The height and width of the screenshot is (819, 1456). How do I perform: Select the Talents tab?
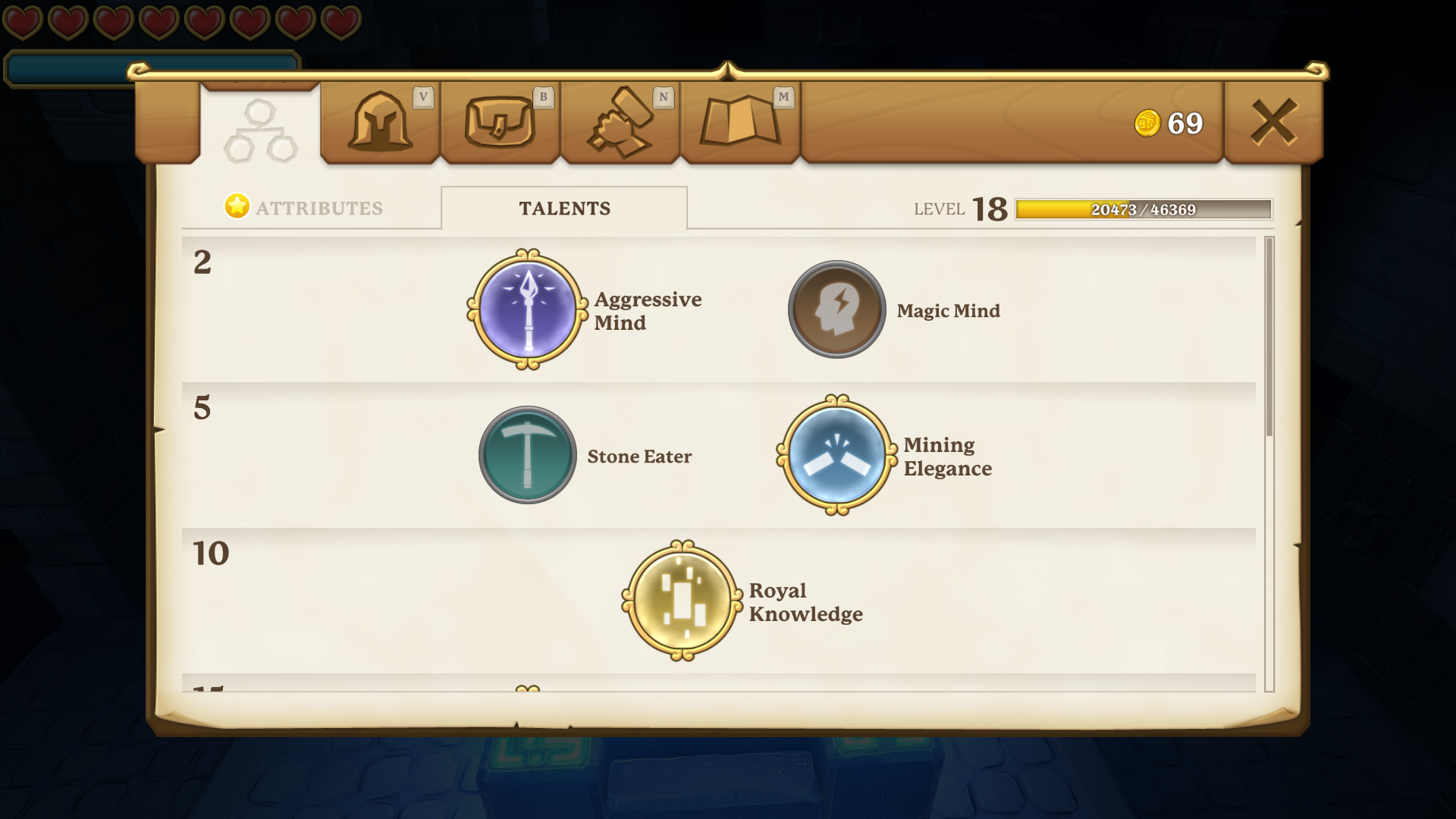coord(564,209)
